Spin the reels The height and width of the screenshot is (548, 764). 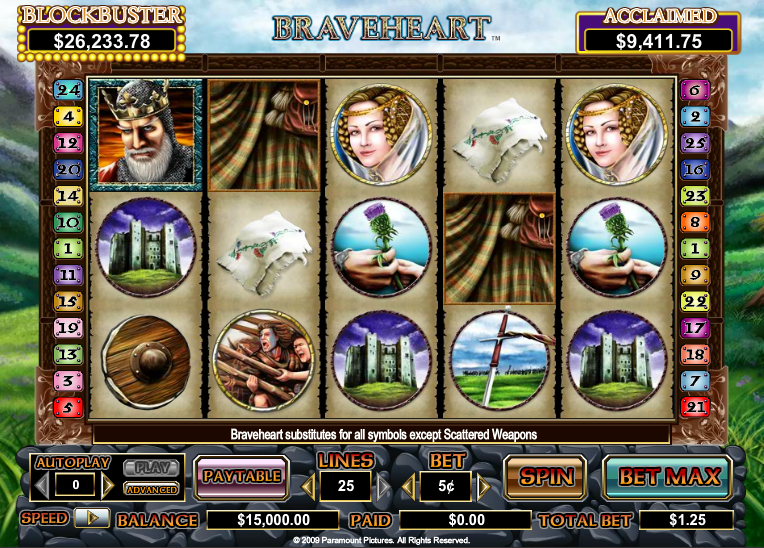[x=544, y=477]
